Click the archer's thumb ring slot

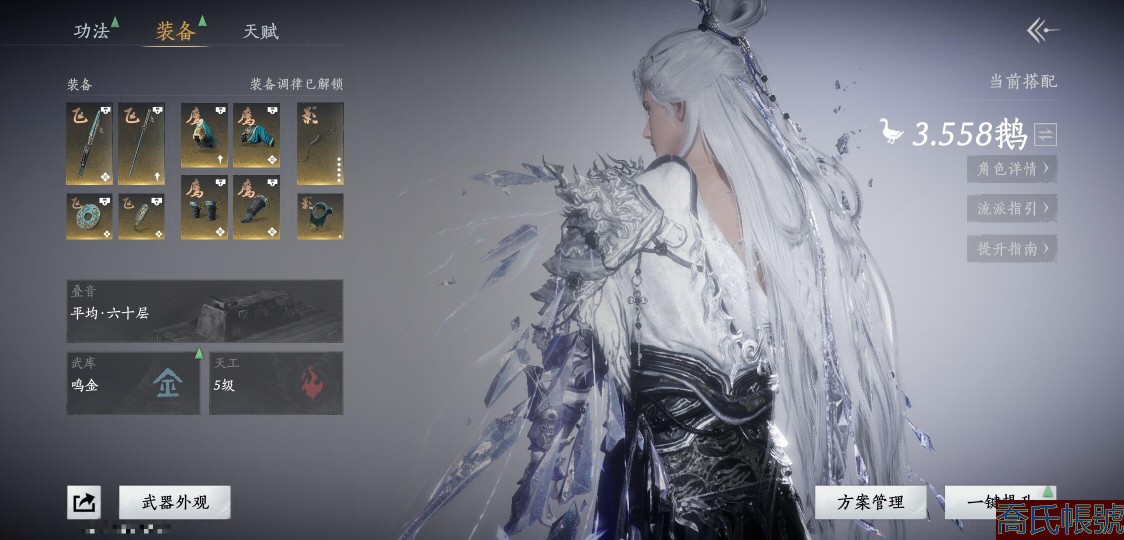coord(320,215)
